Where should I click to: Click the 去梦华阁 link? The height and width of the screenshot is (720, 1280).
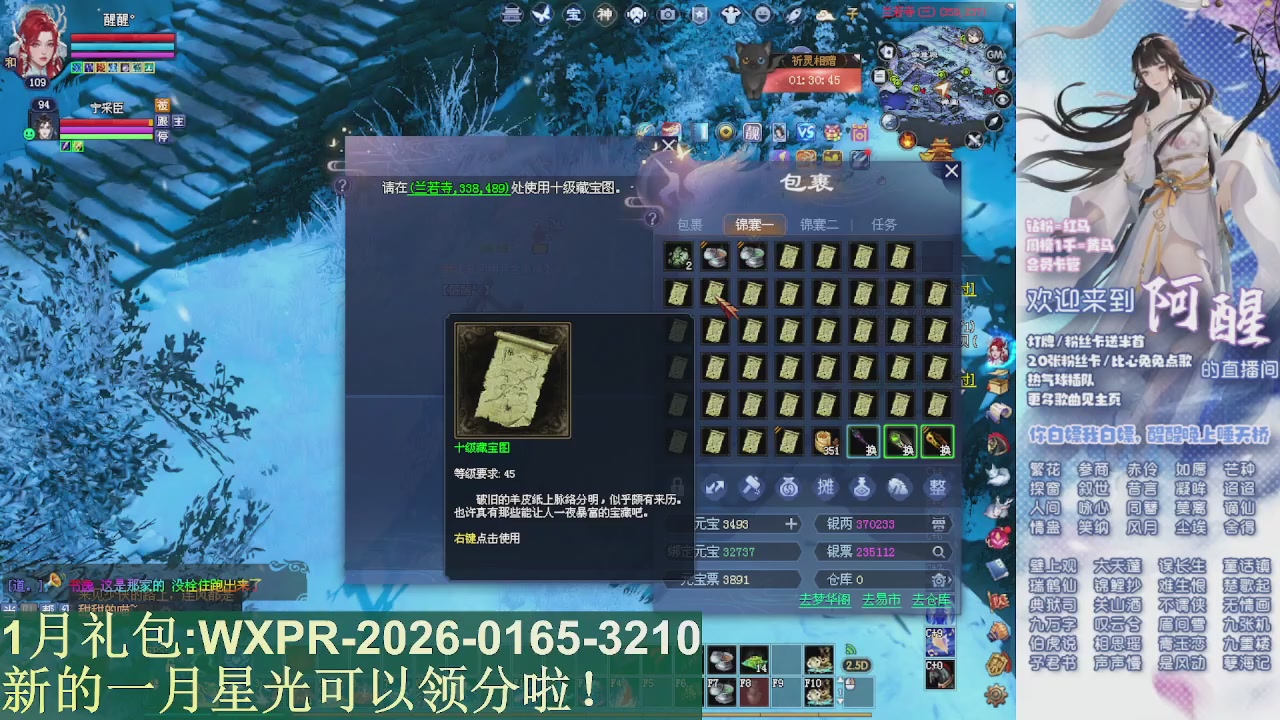click(826, 600)
